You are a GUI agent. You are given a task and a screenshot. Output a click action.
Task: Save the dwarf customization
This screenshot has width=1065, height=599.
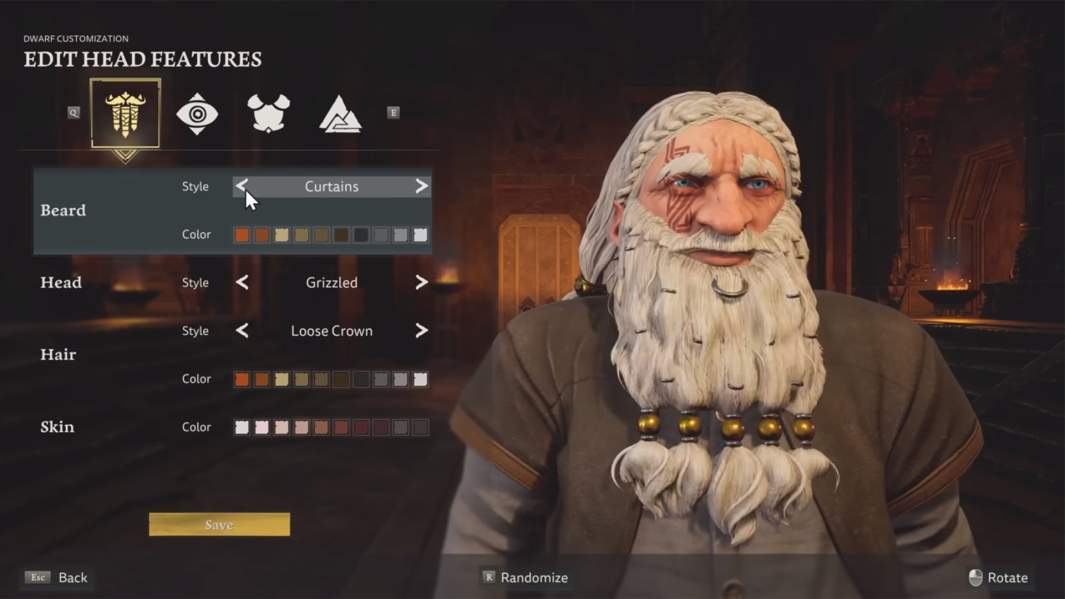[219, 524]
